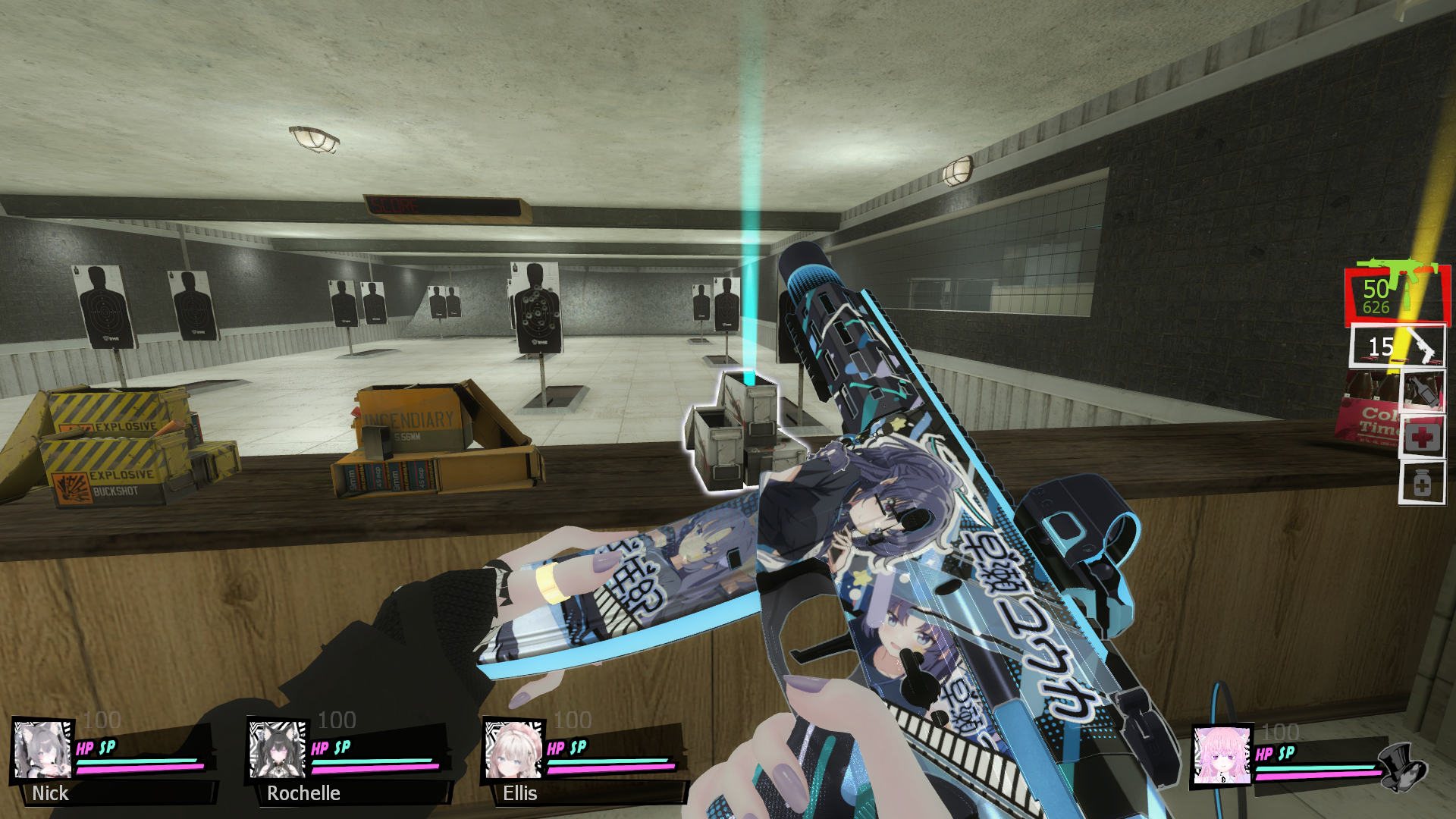Click Ellis's teammate portrait
This screenshot has height=819, width=1456.
(x=513, y=750)
